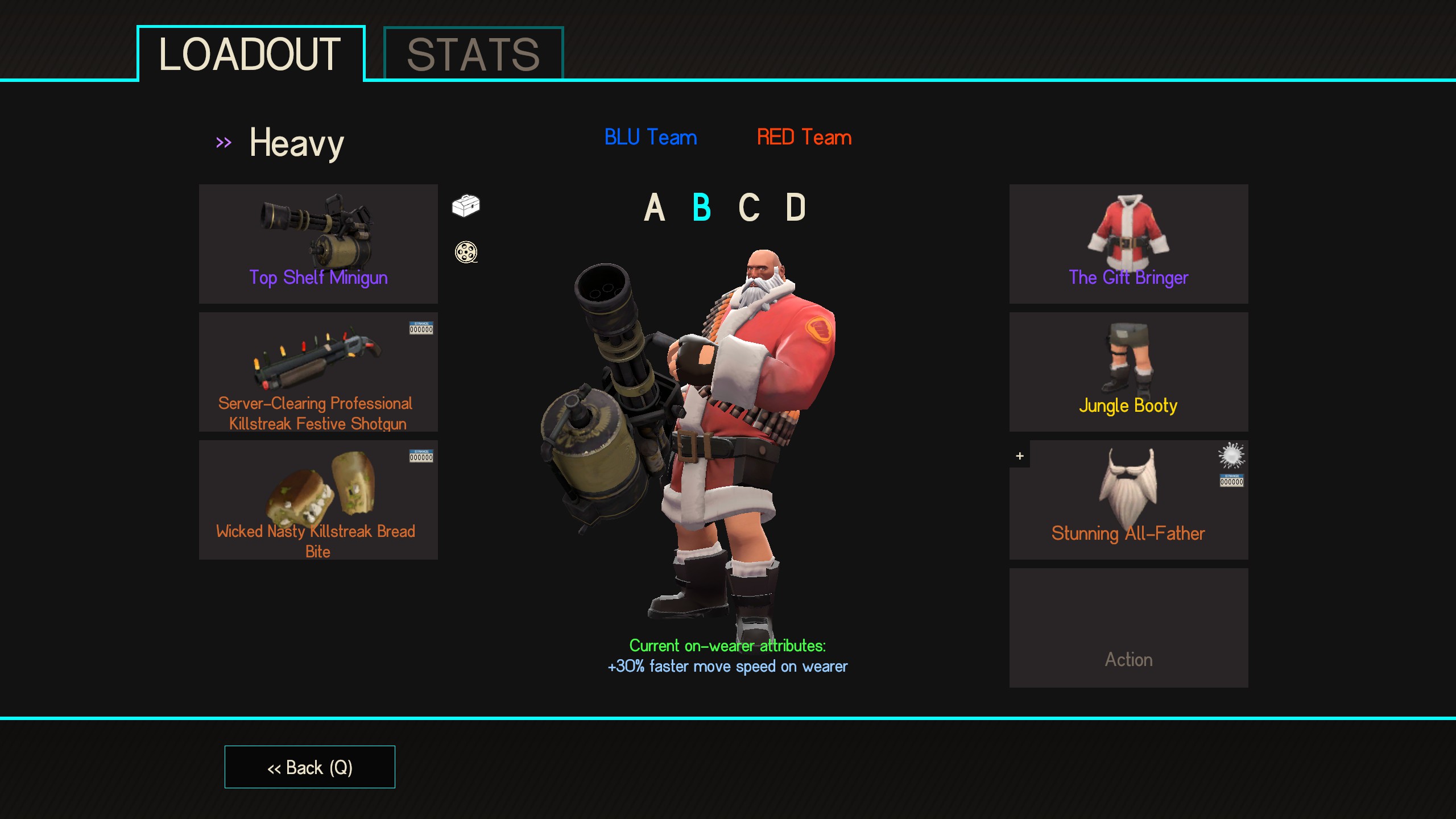Go back with the Back button
This screenshot has height=819, width=1456.
(x=310, y=767)
